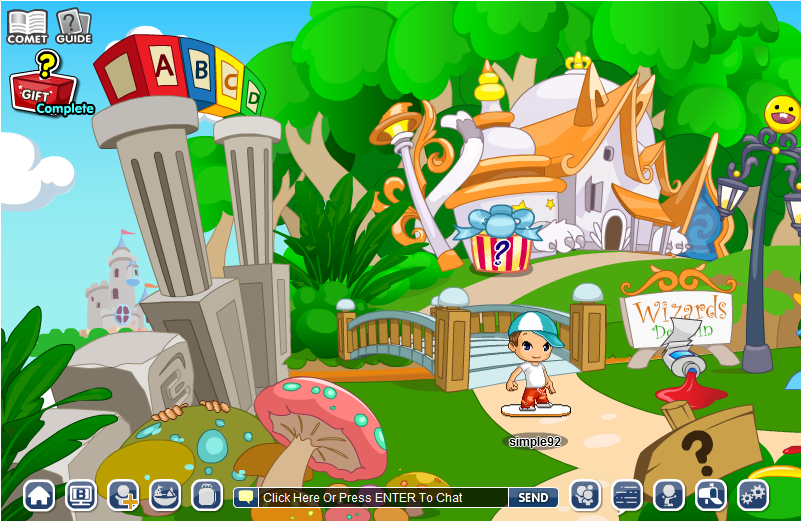Add a friend with the plus-person icon
The height and width of the screenshot is (526, 807).
click(123, 494)
